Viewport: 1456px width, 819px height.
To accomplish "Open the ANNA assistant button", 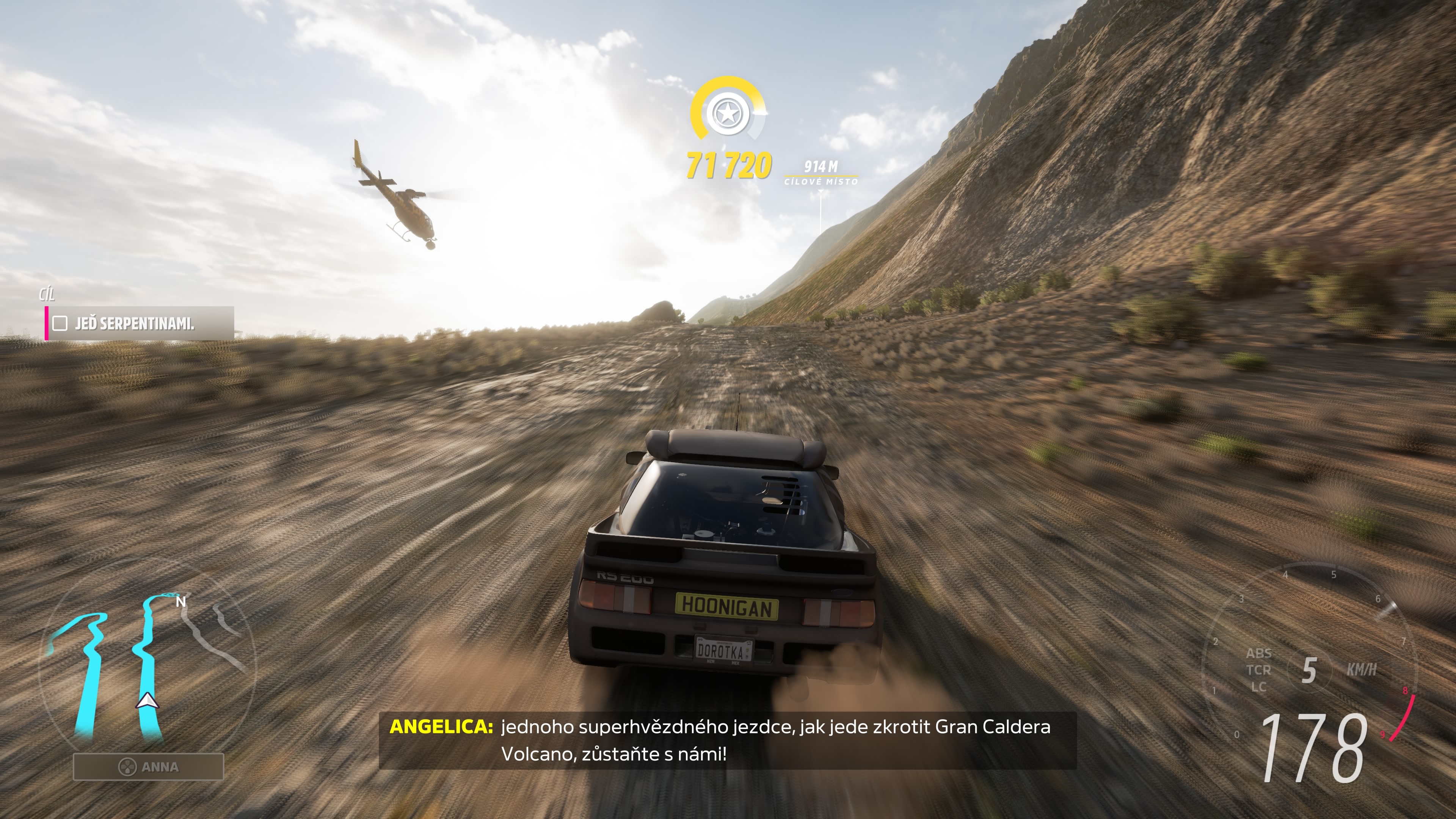I will click(x=149, y=767).
